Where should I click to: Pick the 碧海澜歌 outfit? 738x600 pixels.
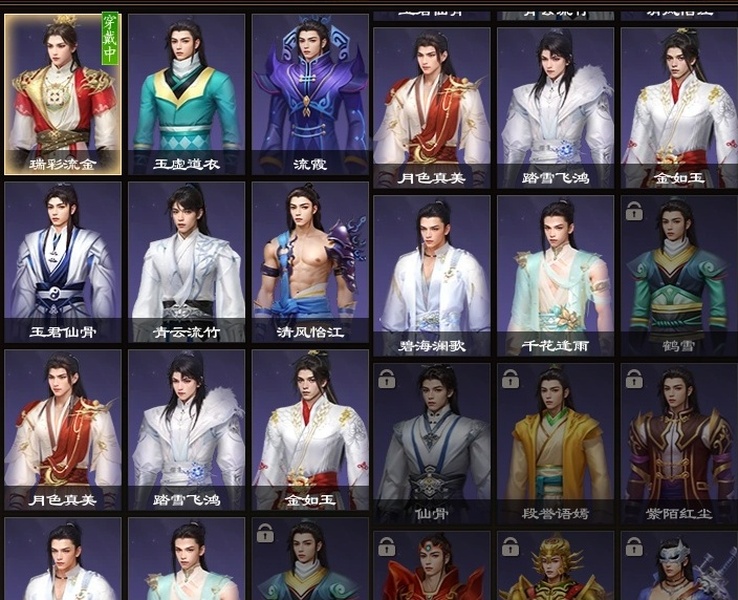tap(432, 276)
